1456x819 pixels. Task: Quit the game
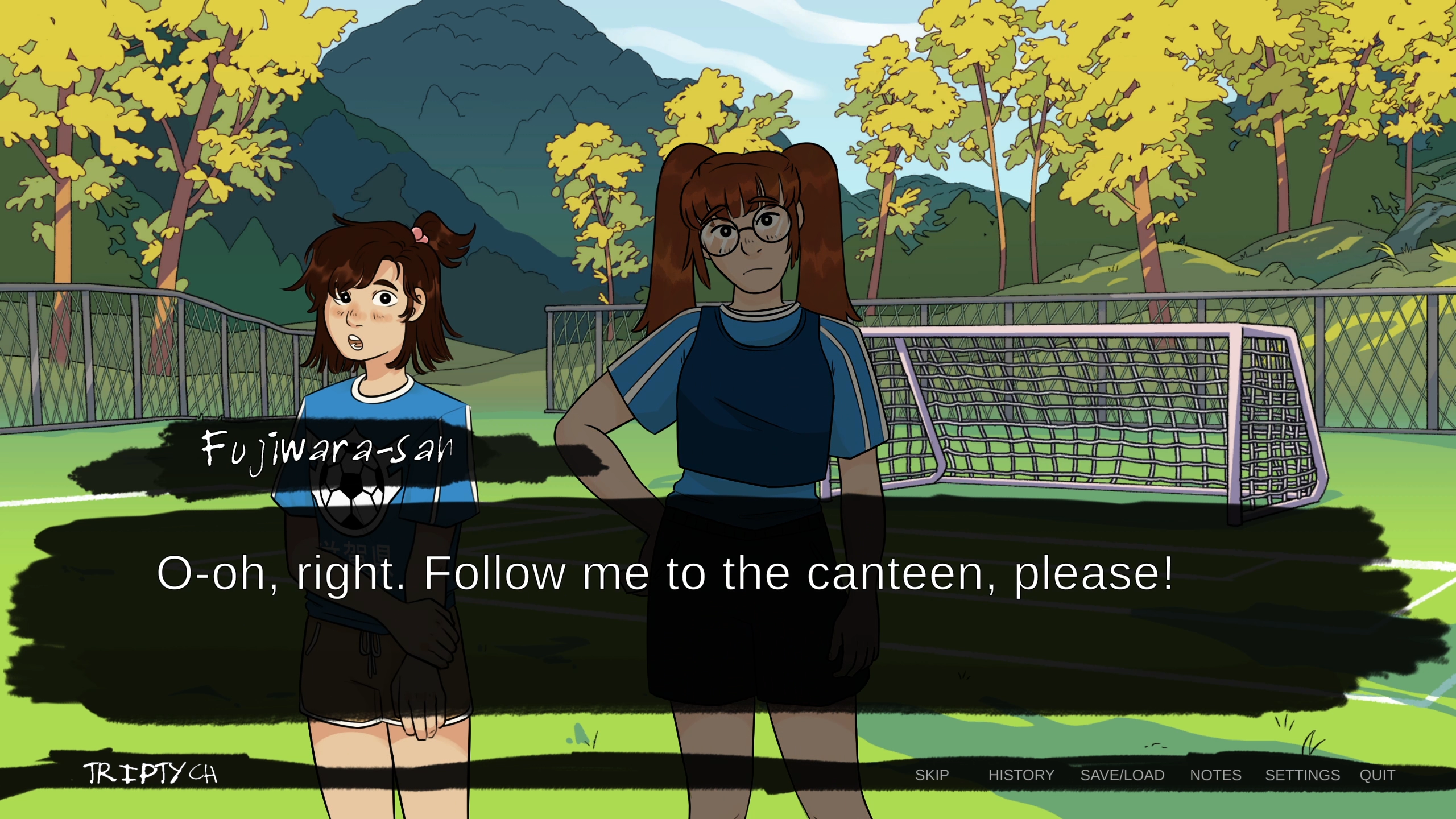(x=1377, y=775)
